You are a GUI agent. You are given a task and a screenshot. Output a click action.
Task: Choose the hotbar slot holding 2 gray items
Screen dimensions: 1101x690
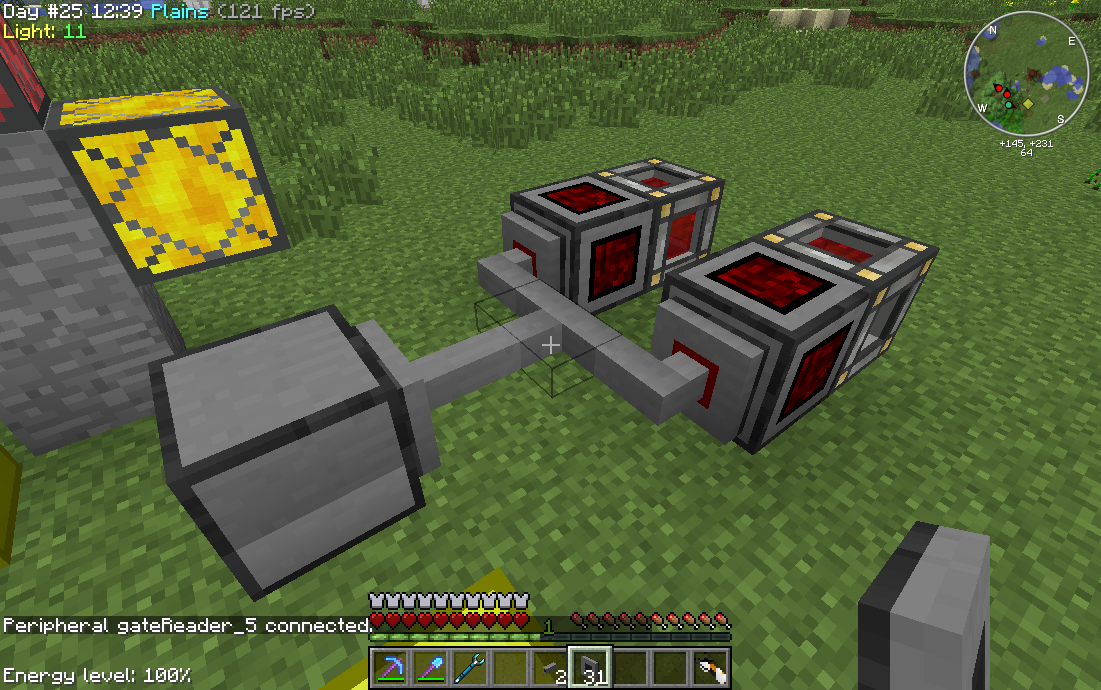point(551,668)
